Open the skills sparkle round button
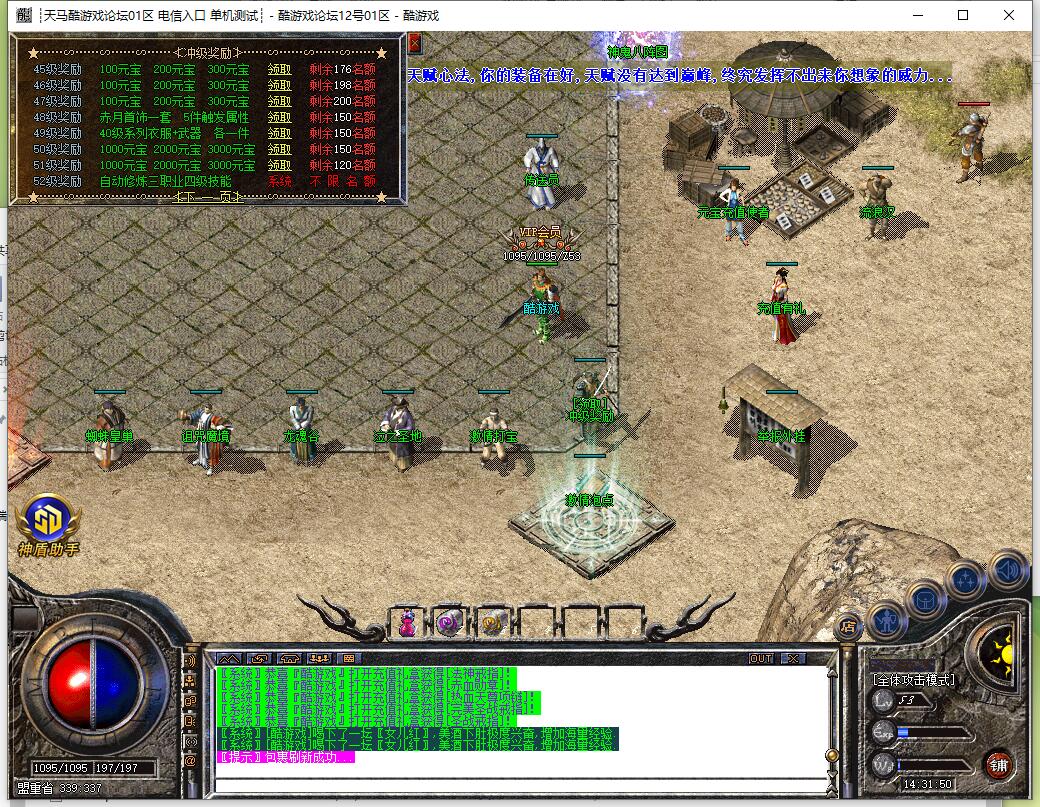1040x807 pixels. [x=966, y=580]
